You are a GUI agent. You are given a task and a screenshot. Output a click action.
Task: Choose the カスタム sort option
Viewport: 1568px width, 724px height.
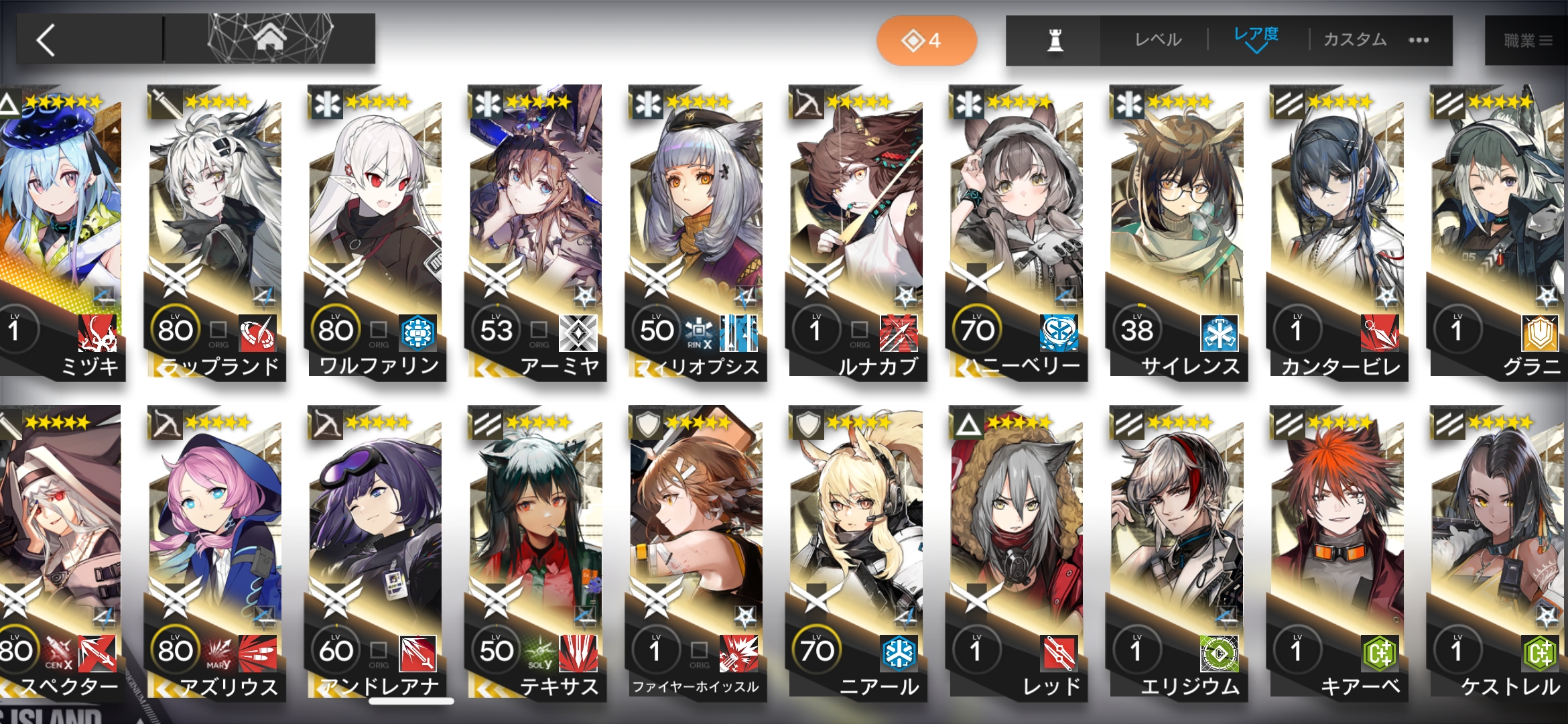(x=1355, y=40)
